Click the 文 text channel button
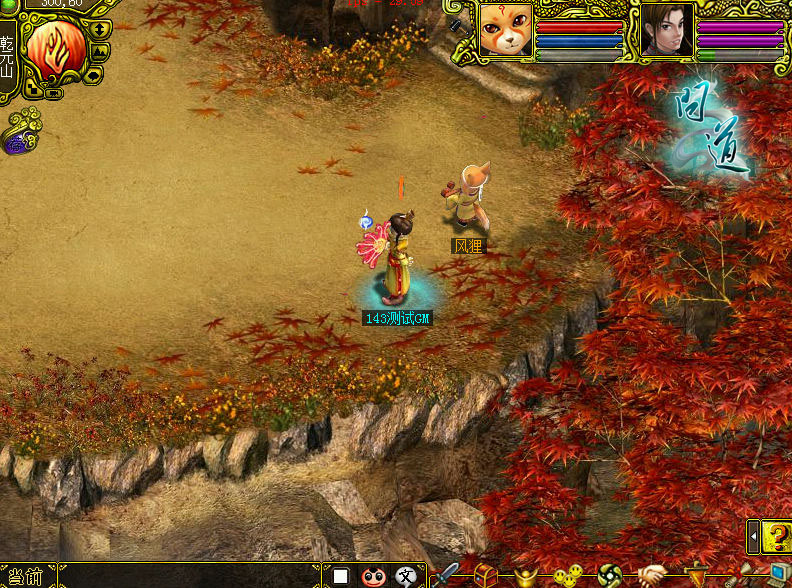 click(405, 576)
